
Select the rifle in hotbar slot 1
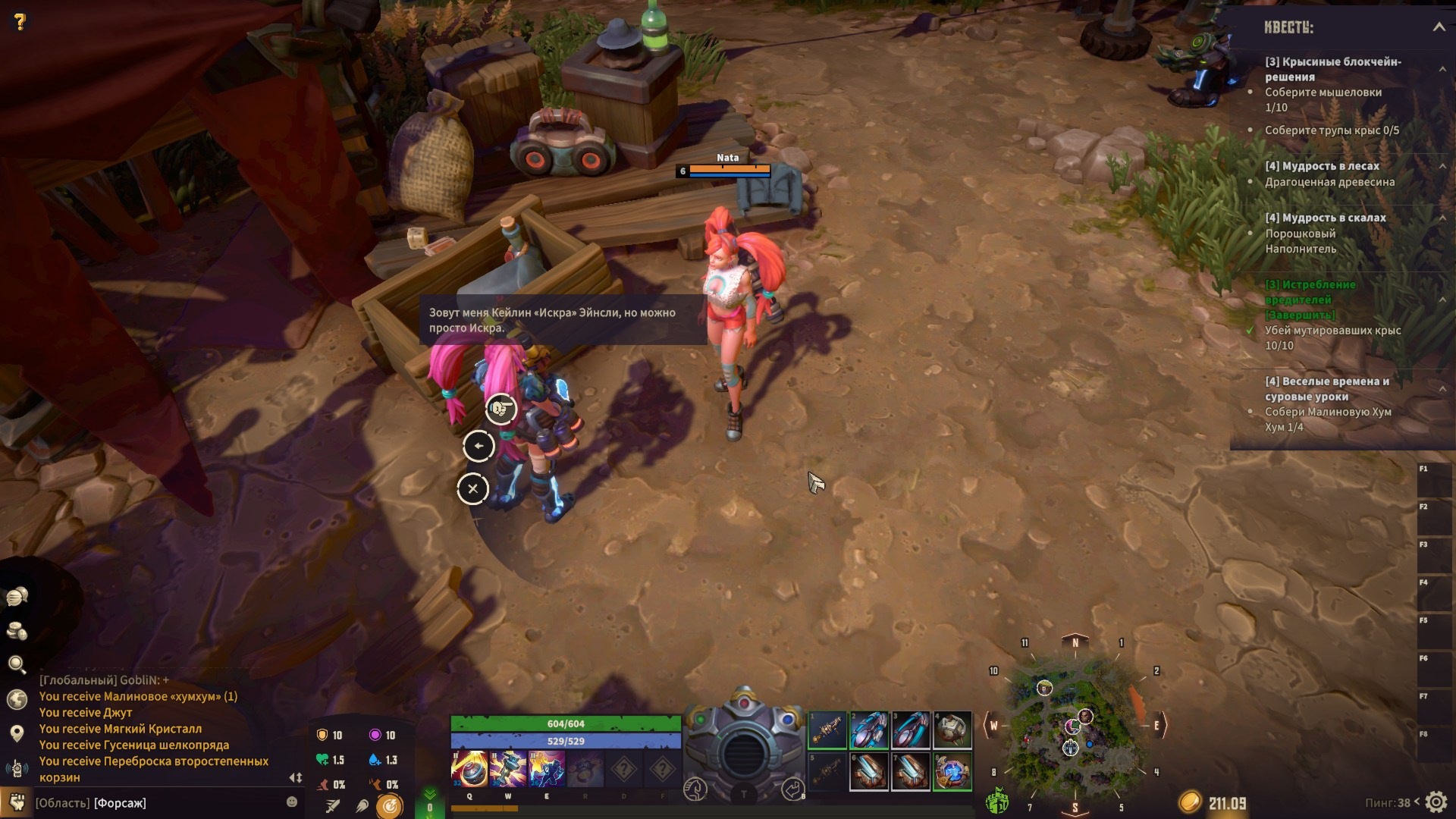(x=827, y=730)
